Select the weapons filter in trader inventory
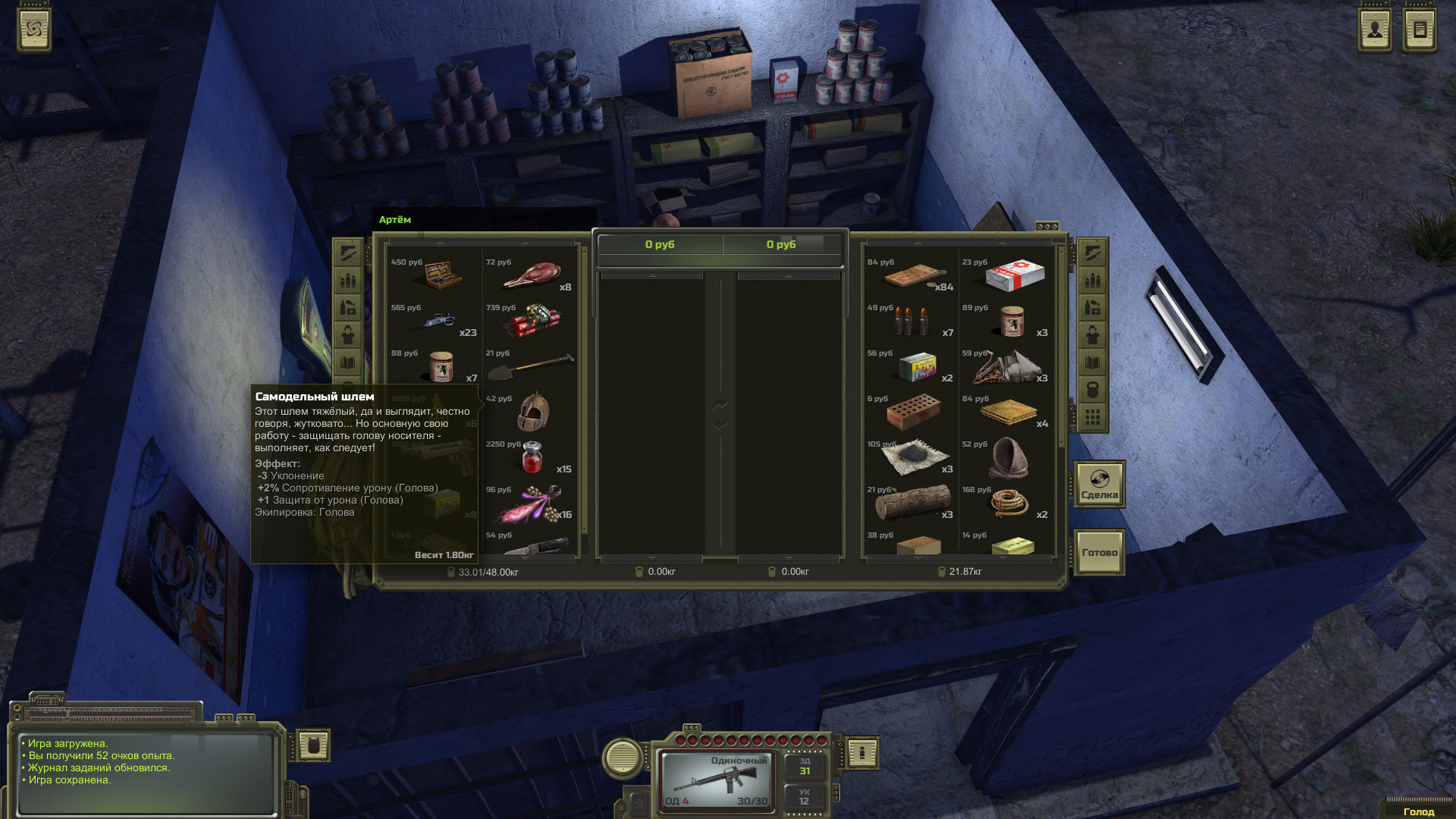 pos(1092,253)
